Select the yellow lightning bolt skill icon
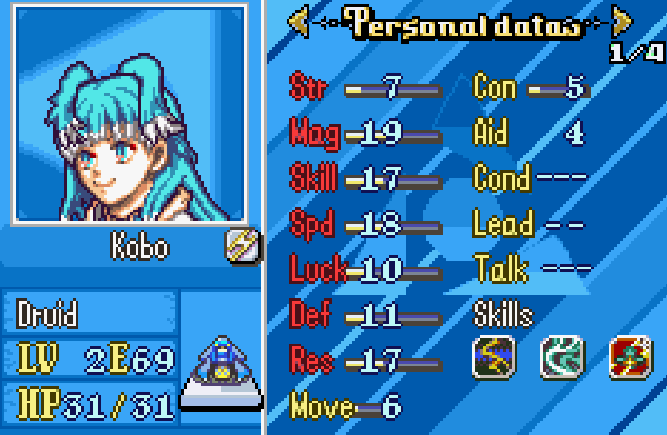667x435 pixels. 494,356
